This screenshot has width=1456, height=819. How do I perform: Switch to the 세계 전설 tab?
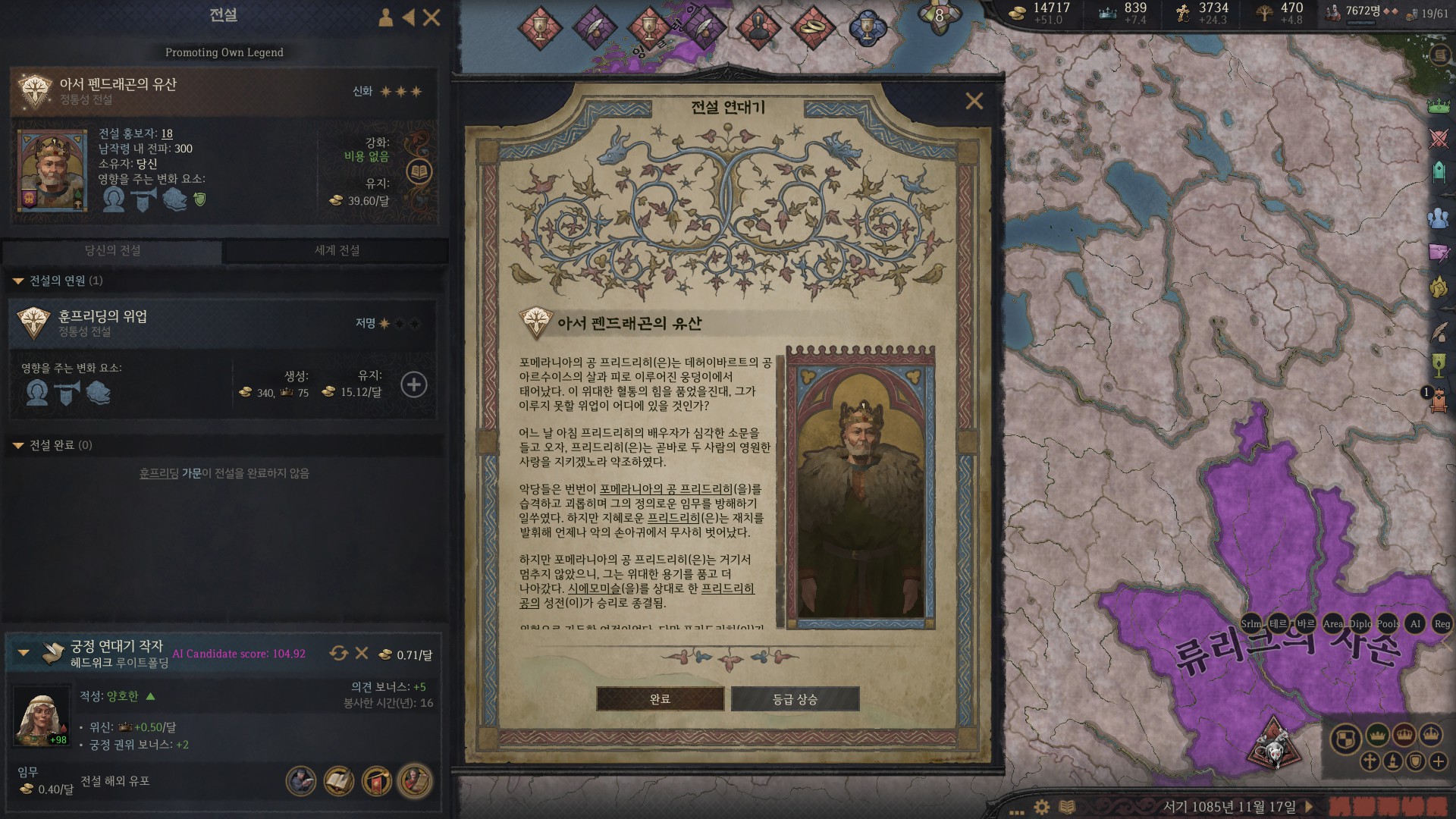[337, 250]
